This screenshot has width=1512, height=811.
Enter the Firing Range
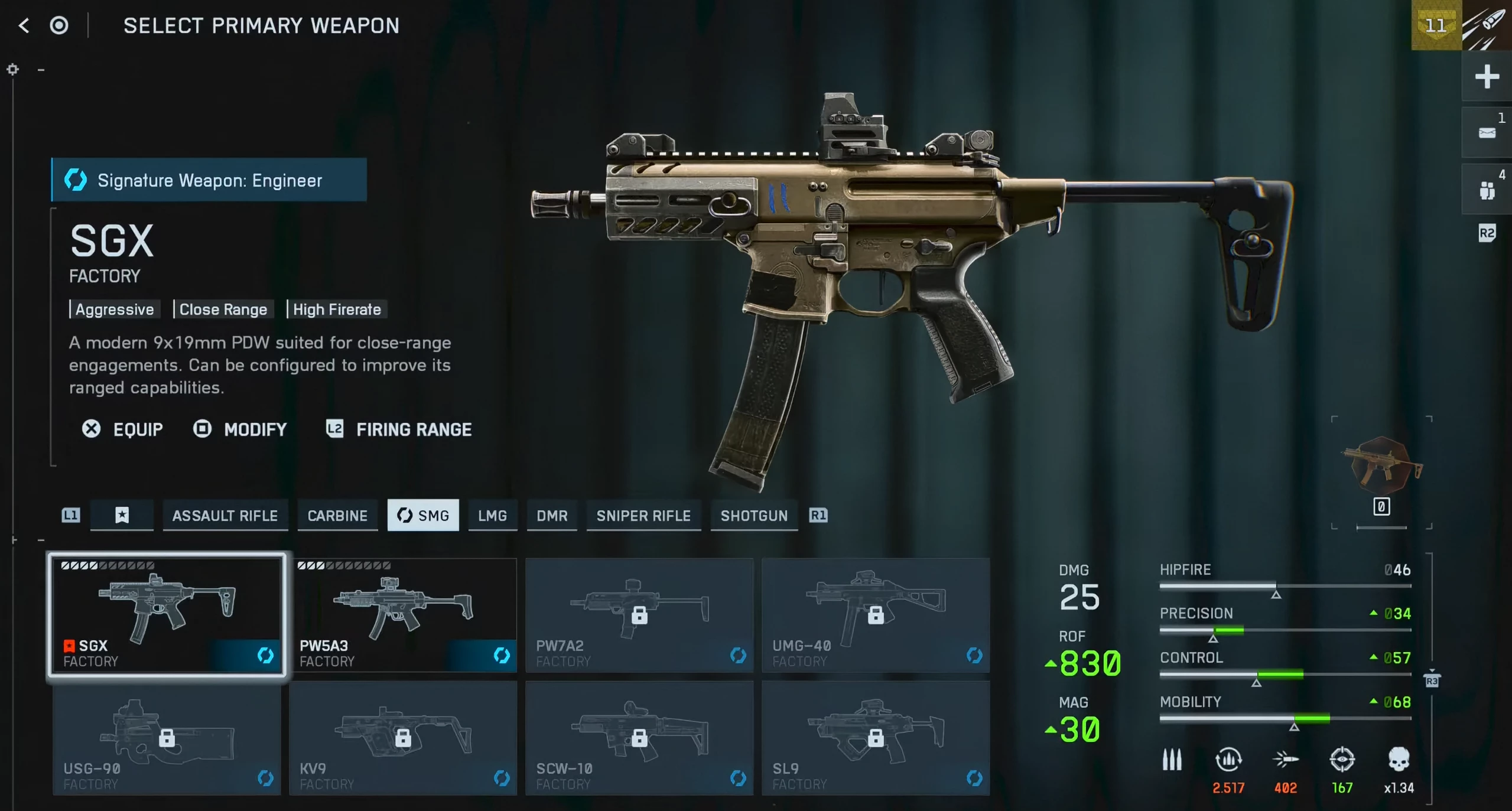399,429
